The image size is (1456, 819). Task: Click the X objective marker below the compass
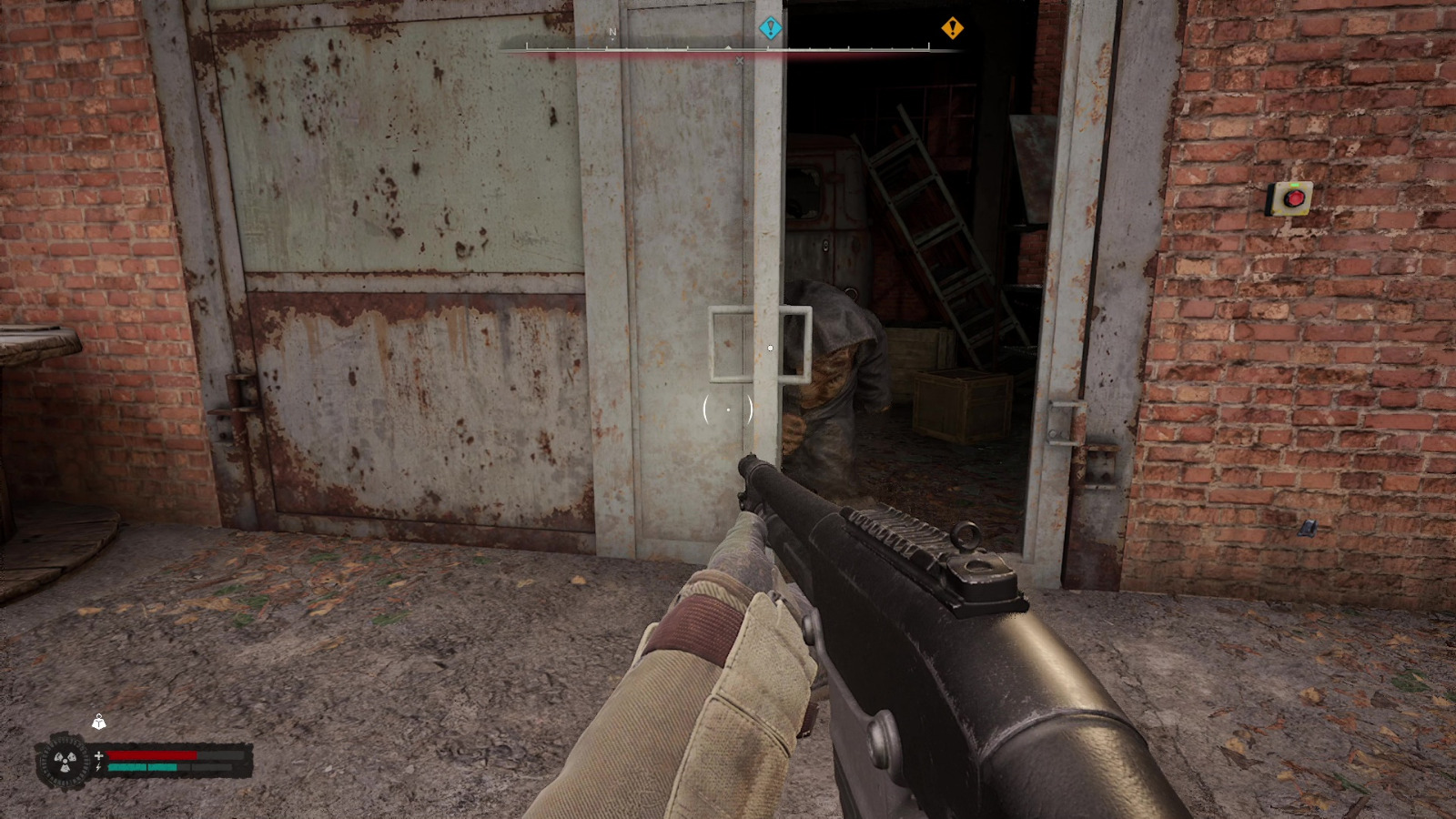pos(739,59)
